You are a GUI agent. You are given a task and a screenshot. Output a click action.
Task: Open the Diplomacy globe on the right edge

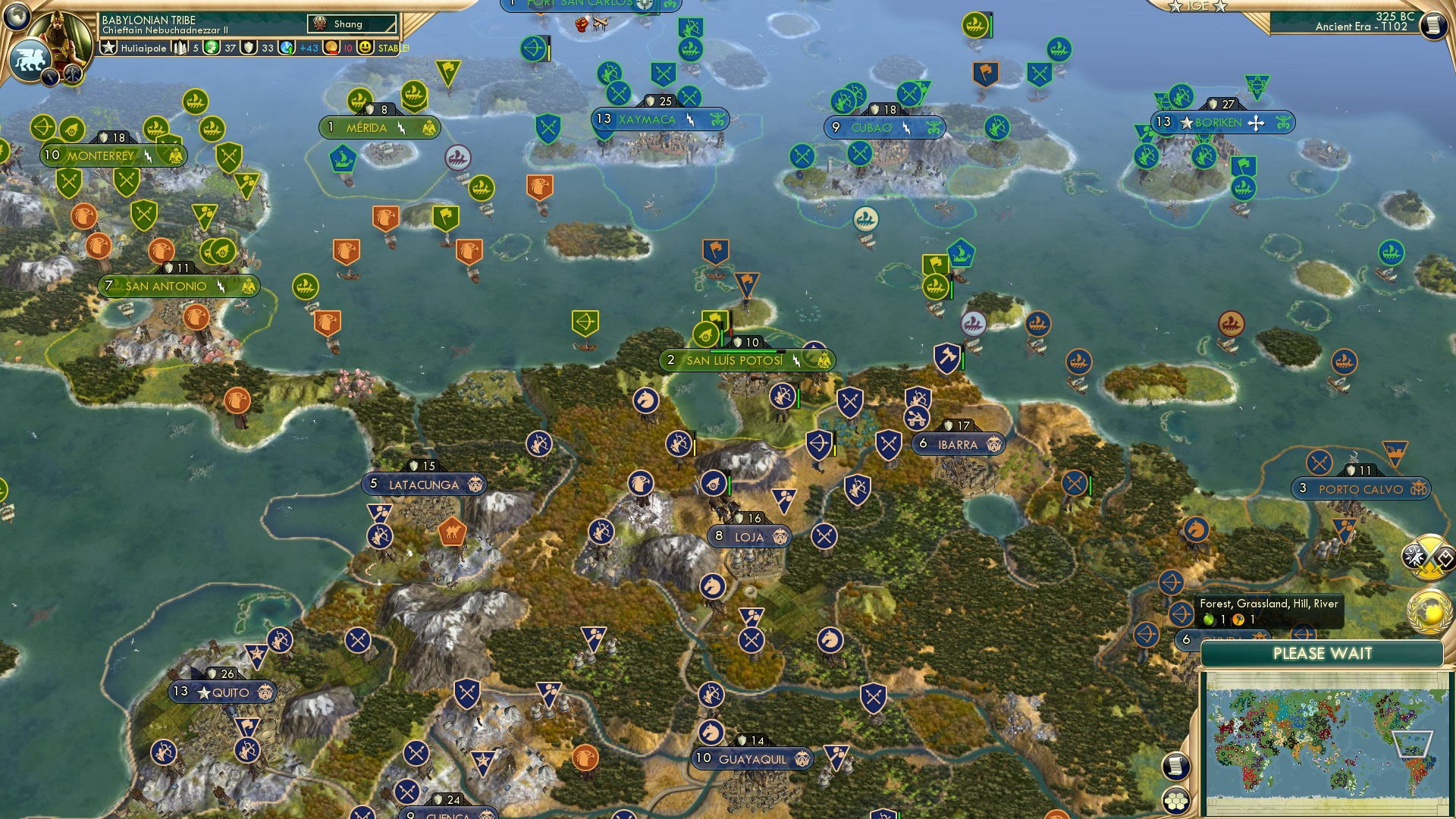click(1428, 611)
